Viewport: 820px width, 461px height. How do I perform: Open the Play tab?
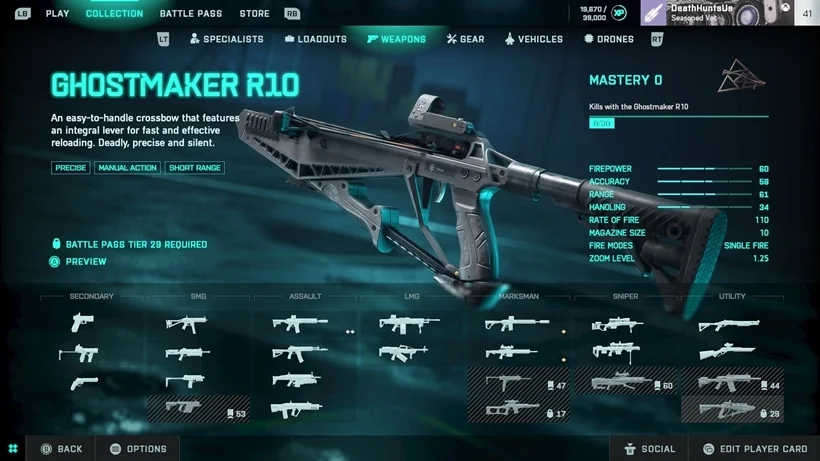pyautogui.click(x=57, y=14)
